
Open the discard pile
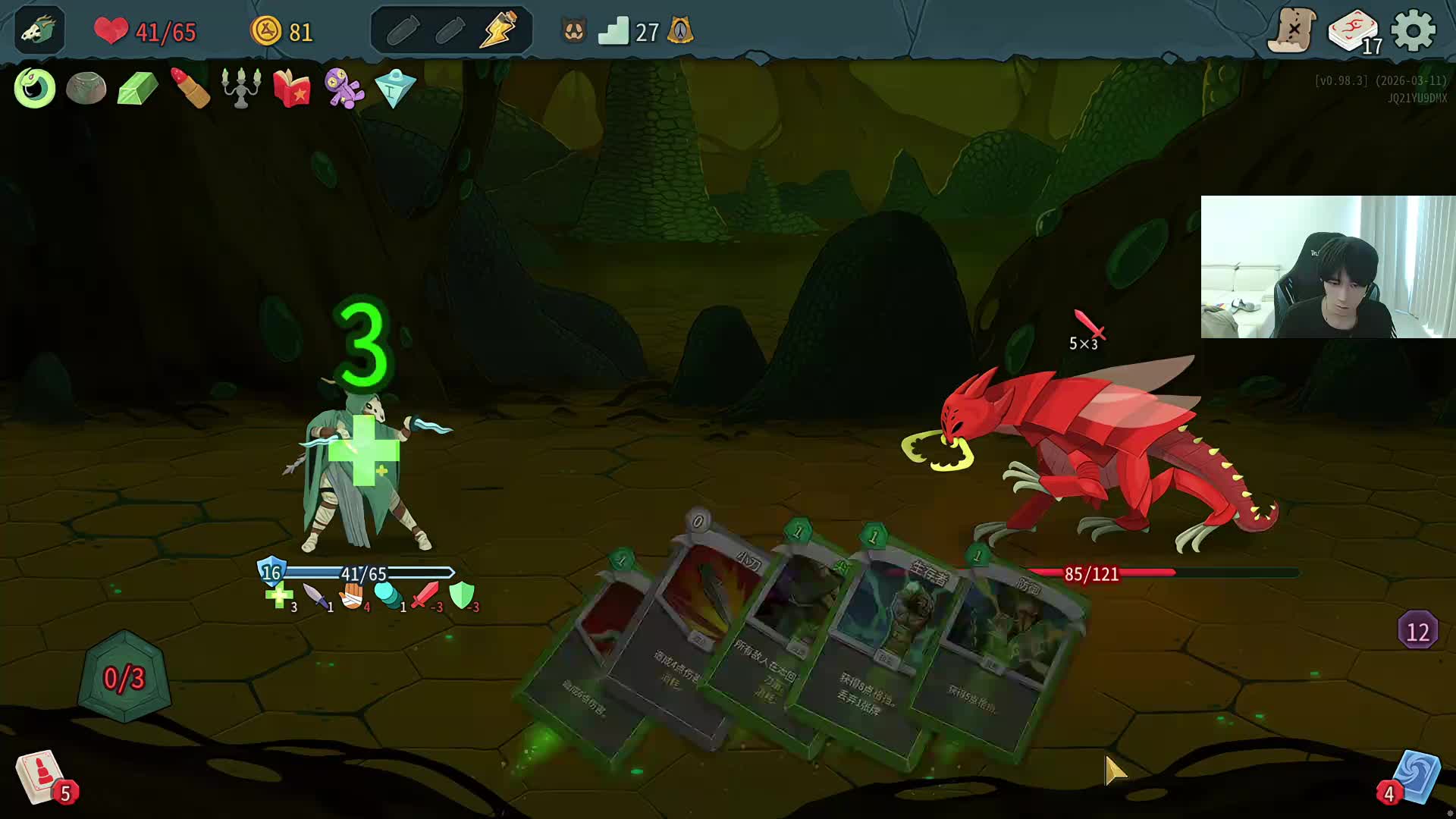click(x=1415, y=777)
